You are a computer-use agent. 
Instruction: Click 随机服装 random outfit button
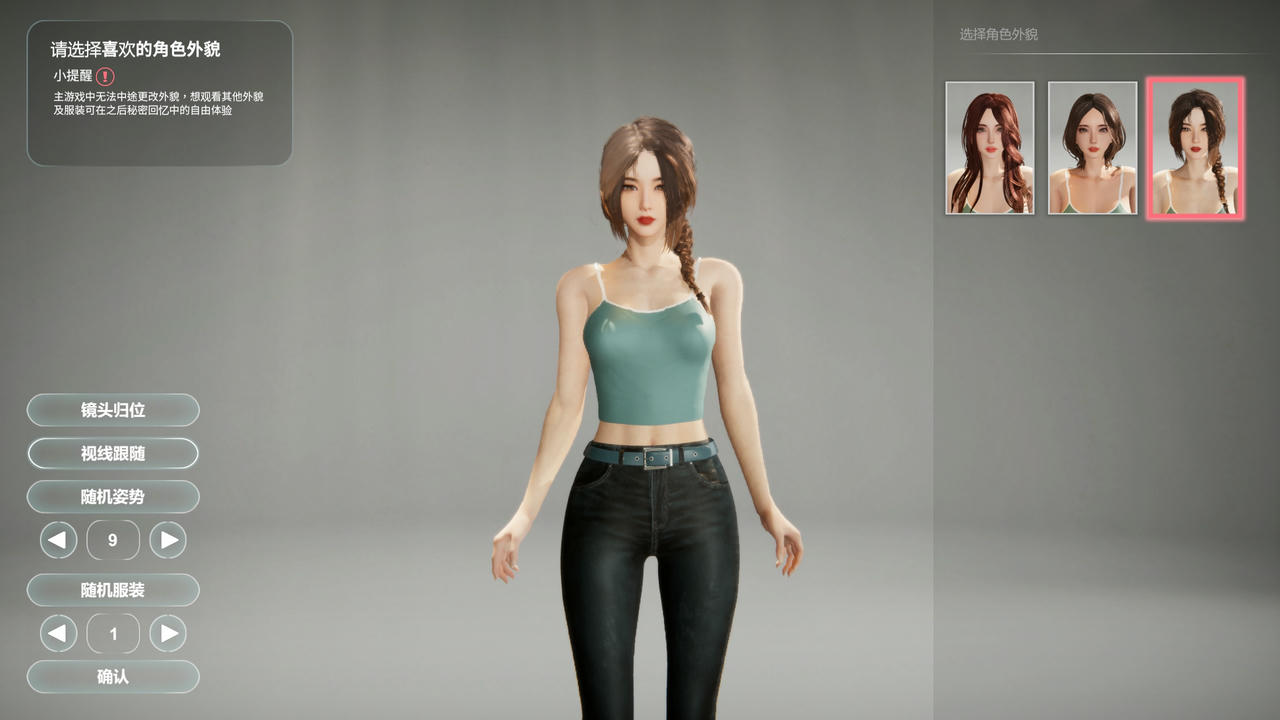pos(113,590)
